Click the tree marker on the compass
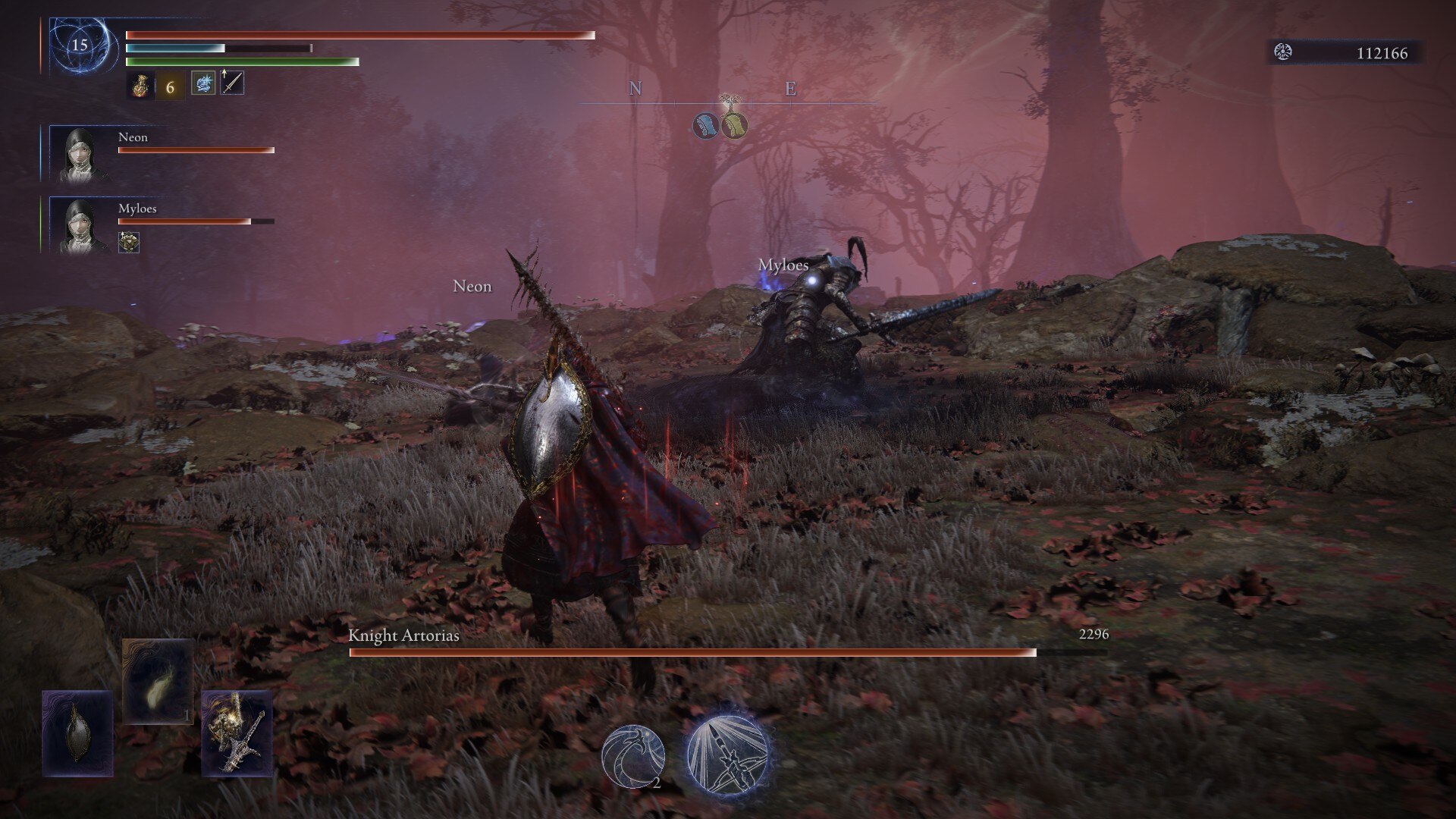The height and width of the screenshot is (819, 1456). pos(730,102)
